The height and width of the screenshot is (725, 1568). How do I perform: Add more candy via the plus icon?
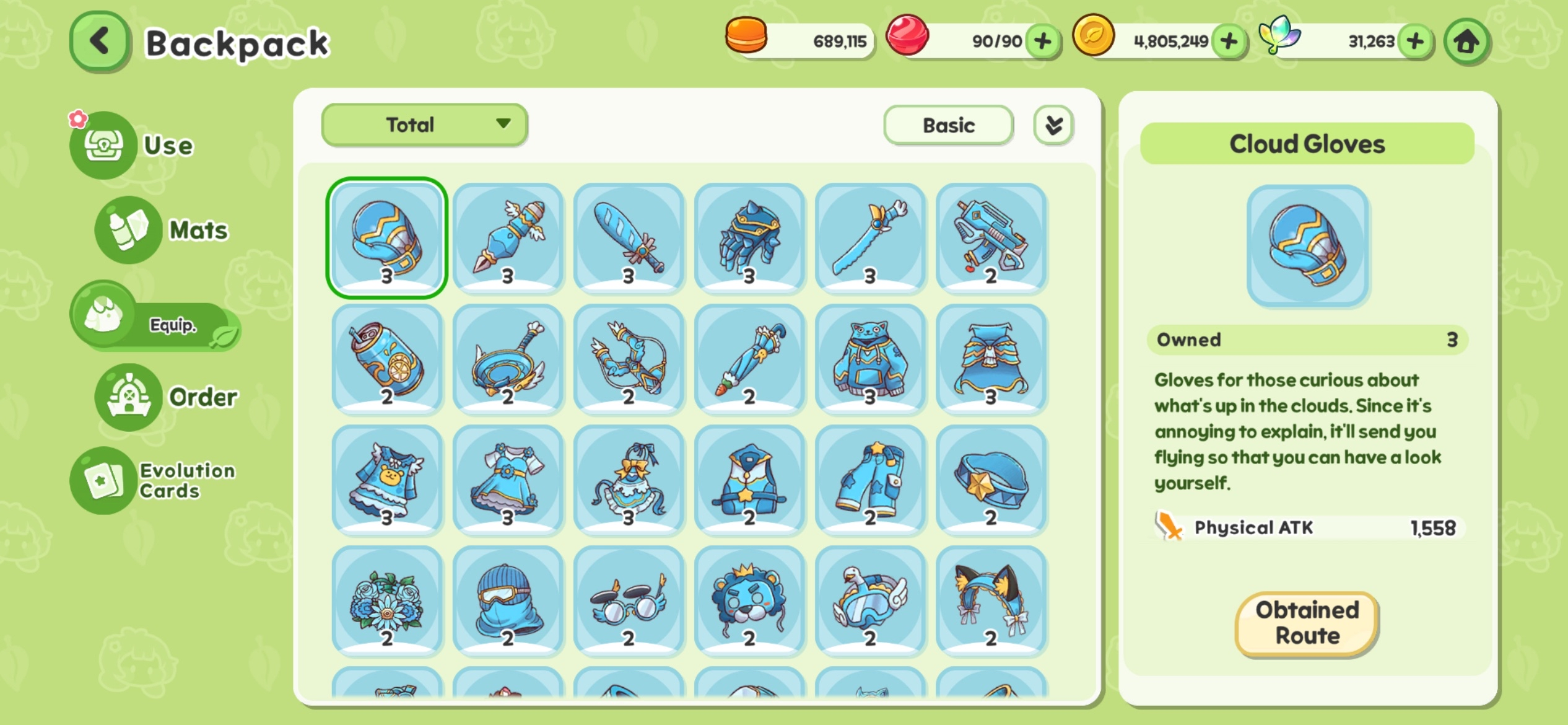pyautogui.click(x=1043, y=42)
